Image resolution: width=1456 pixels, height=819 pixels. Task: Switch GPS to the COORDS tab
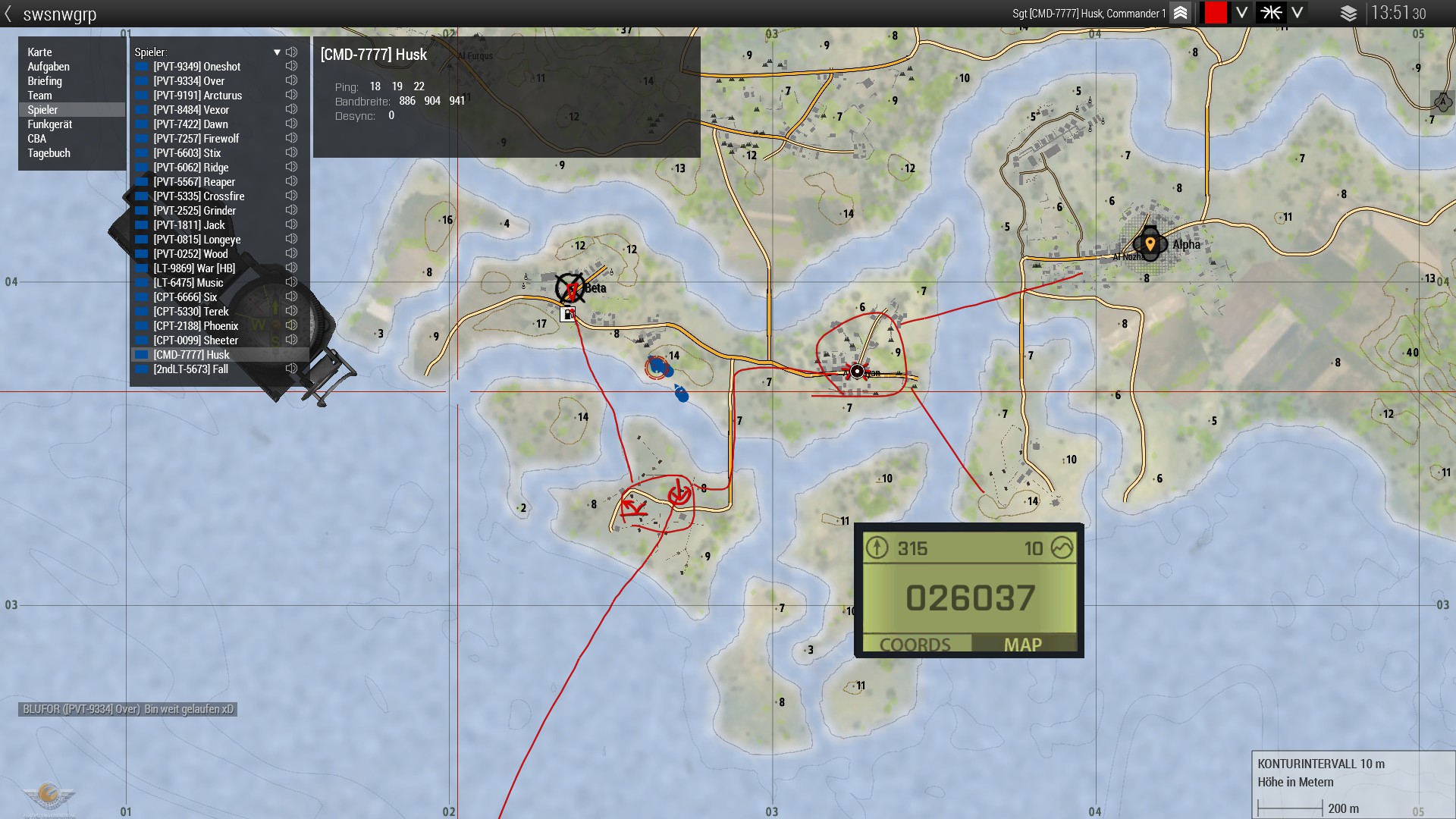[915, 645]
